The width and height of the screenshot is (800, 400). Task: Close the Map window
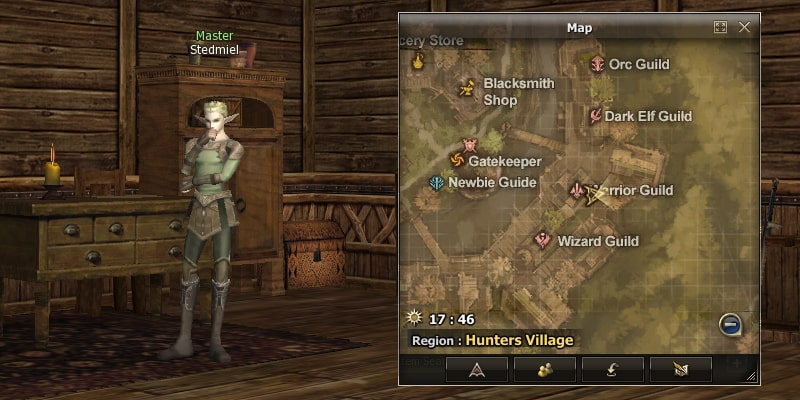point(744,27)
